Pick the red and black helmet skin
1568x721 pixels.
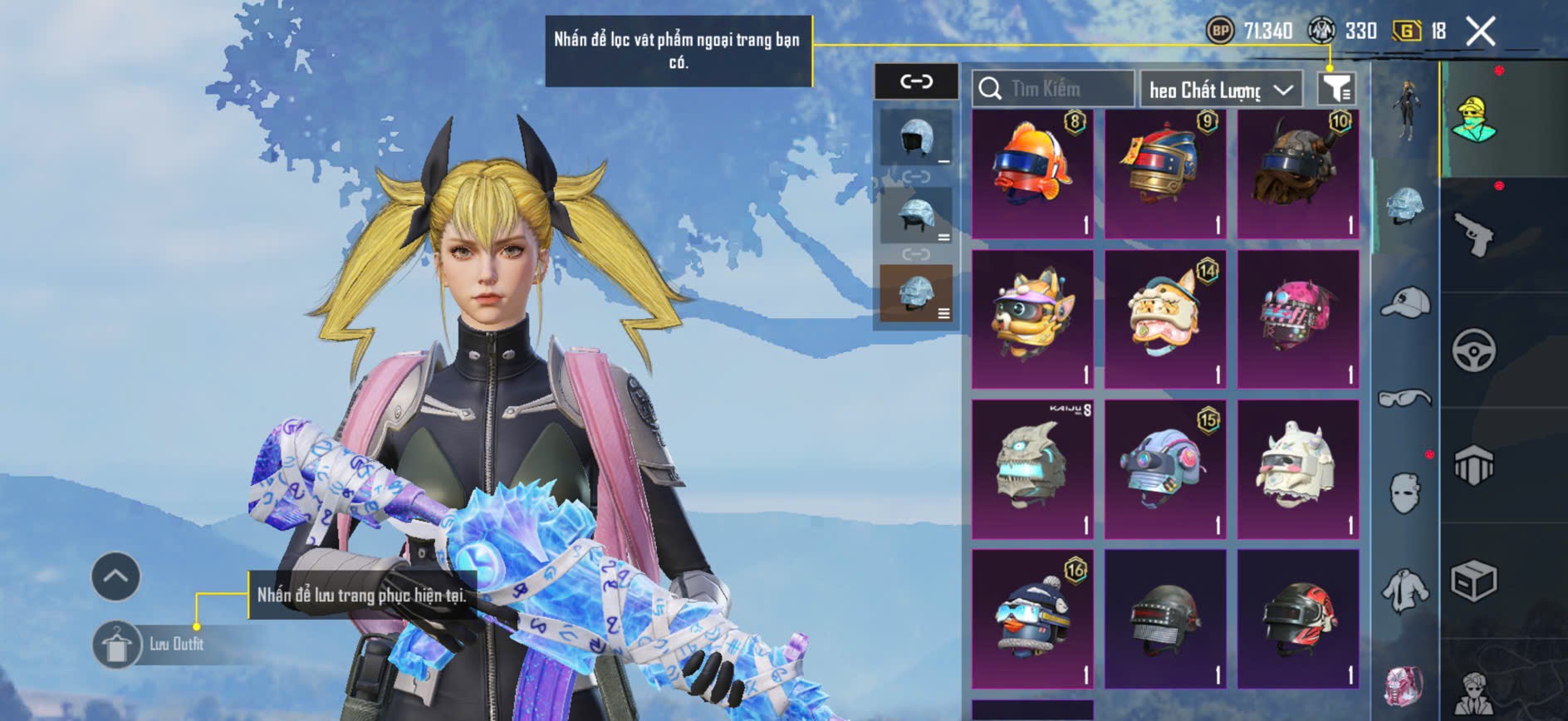click(x=1297, y=617)
